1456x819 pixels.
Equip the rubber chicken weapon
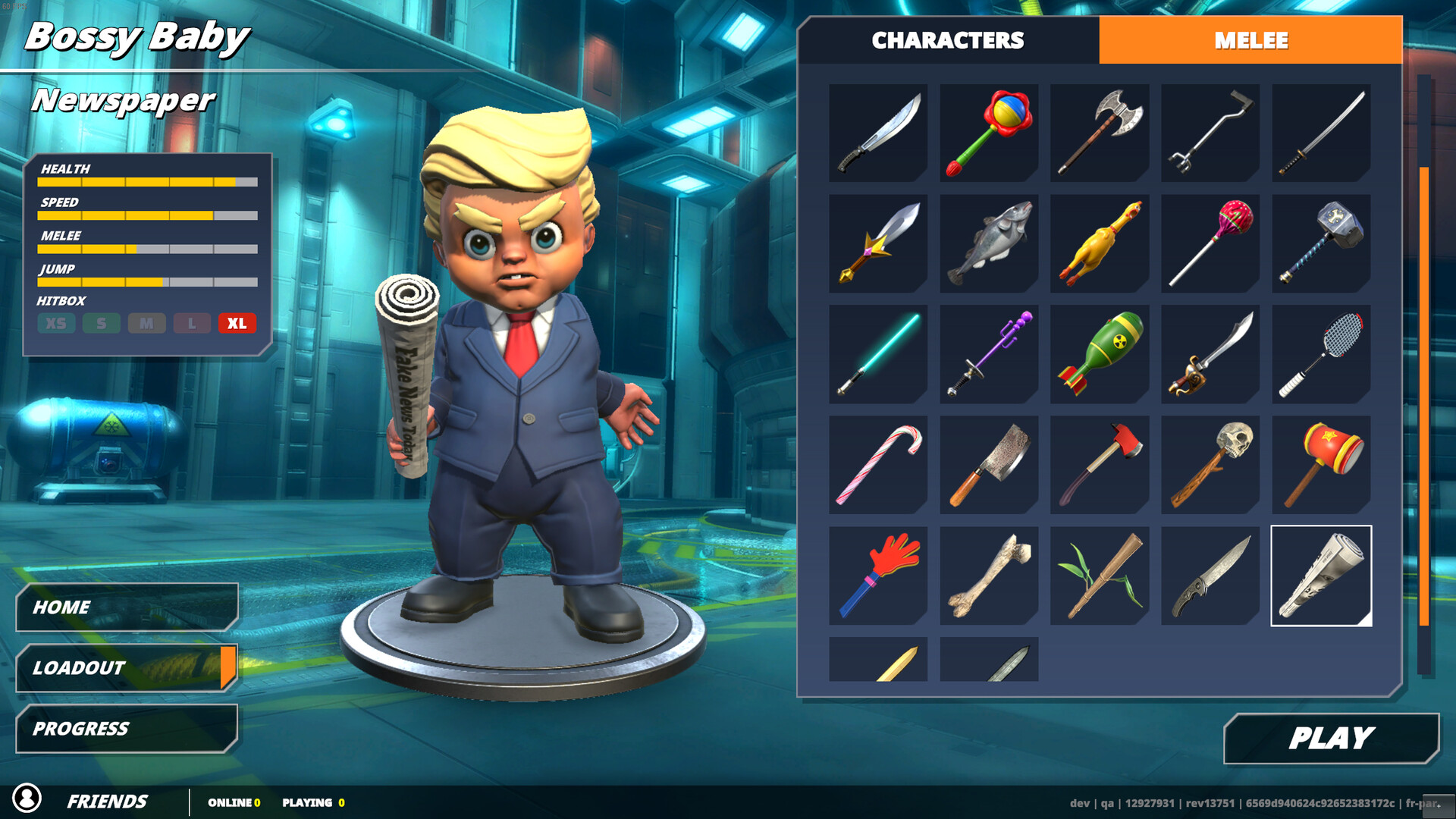pyautogui.click(x=1100, y=243)
